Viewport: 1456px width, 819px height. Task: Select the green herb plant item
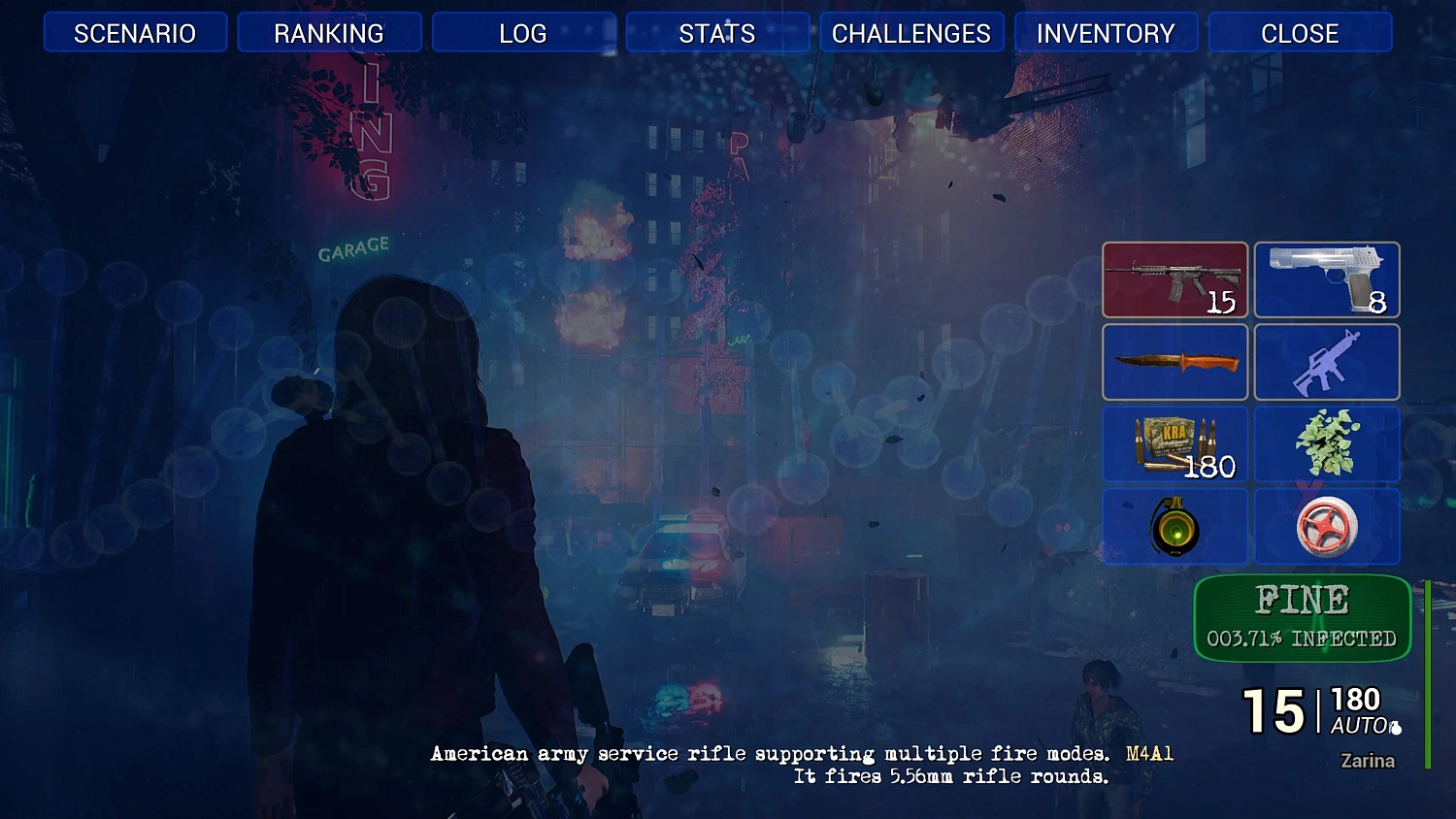click(1326, 444)
